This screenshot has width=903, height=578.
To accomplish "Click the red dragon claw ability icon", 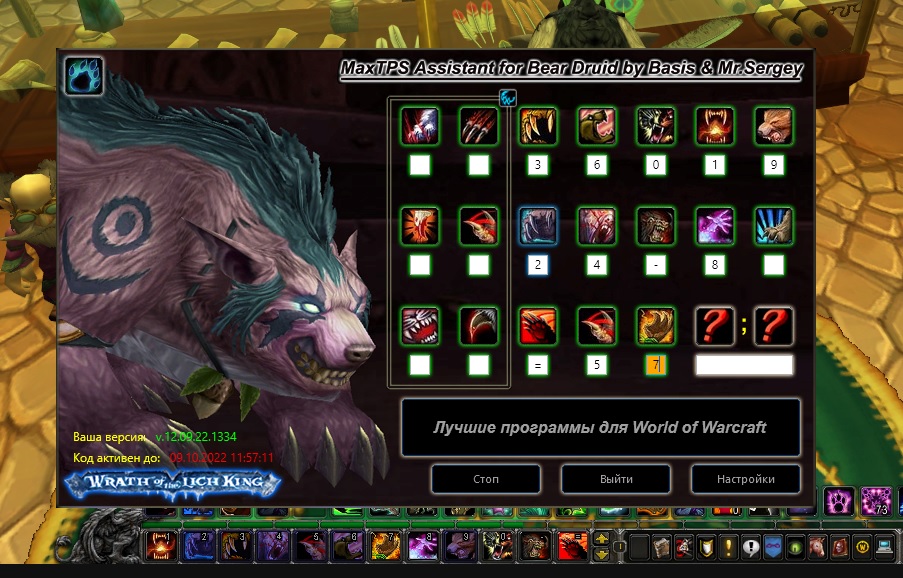I will click(x=538, y=326).
